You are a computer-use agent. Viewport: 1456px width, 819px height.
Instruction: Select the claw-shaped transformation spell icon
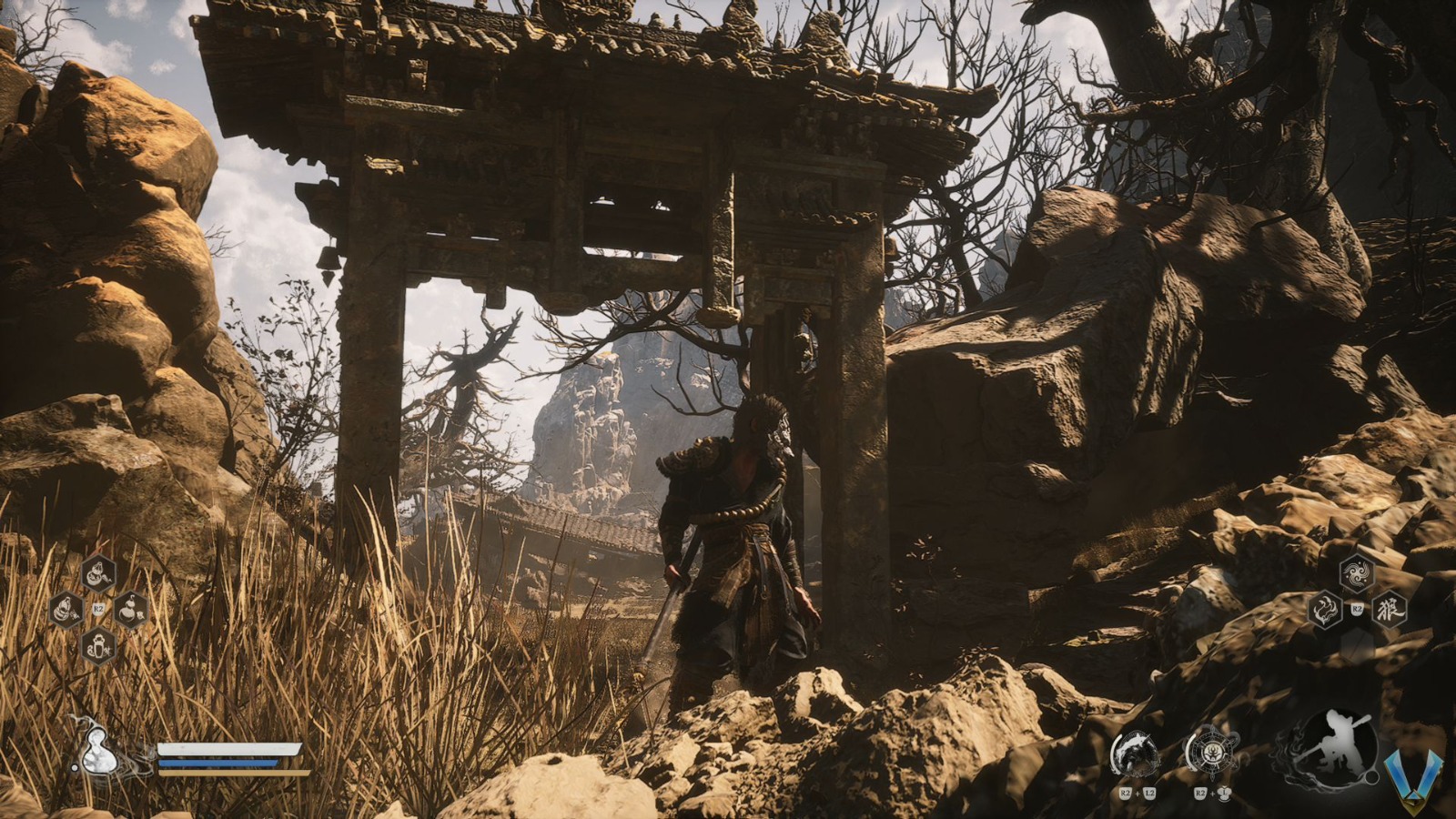[x=1325, y=609]
